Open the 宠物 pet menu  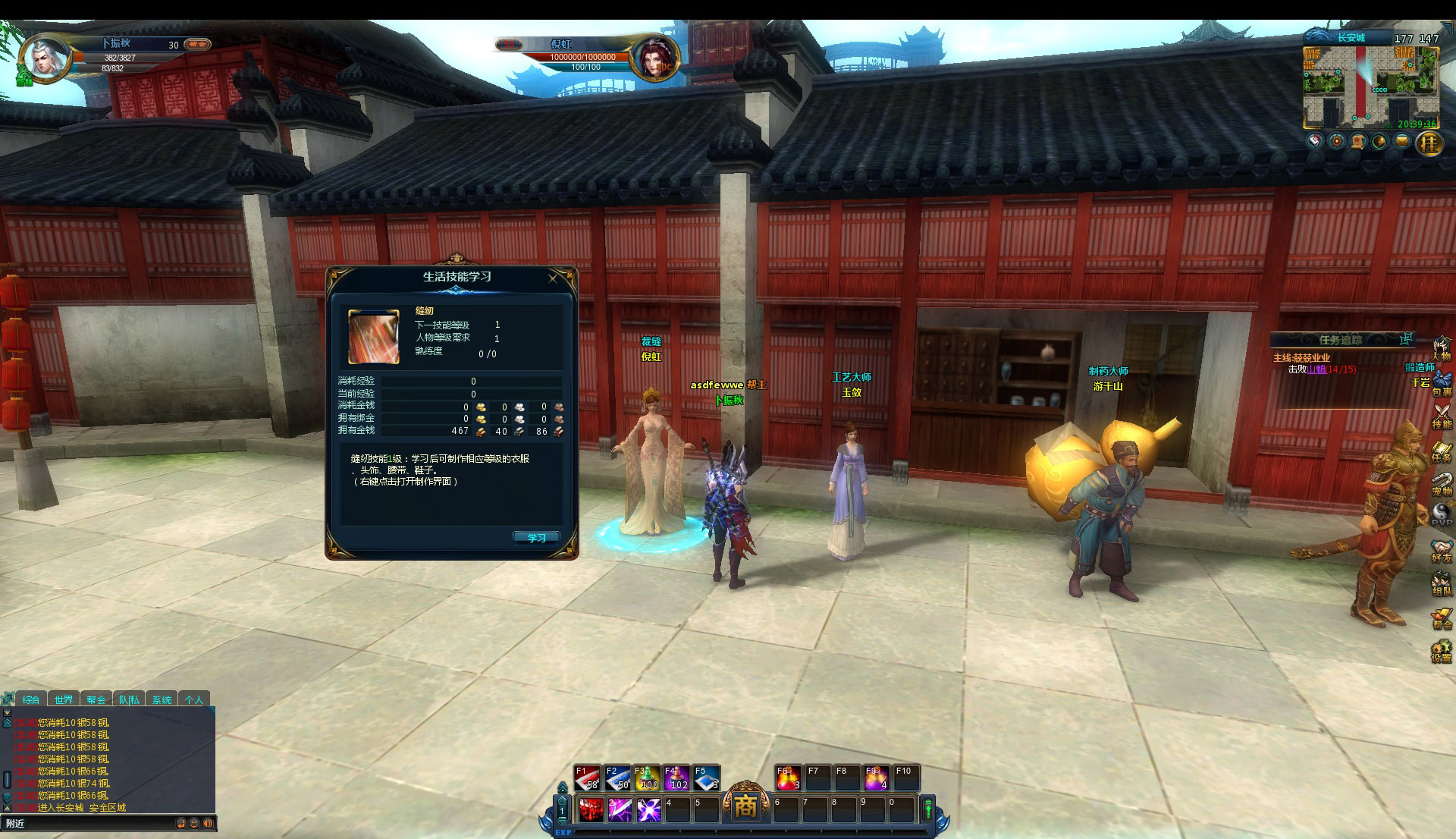click(x=1441, y=484)
